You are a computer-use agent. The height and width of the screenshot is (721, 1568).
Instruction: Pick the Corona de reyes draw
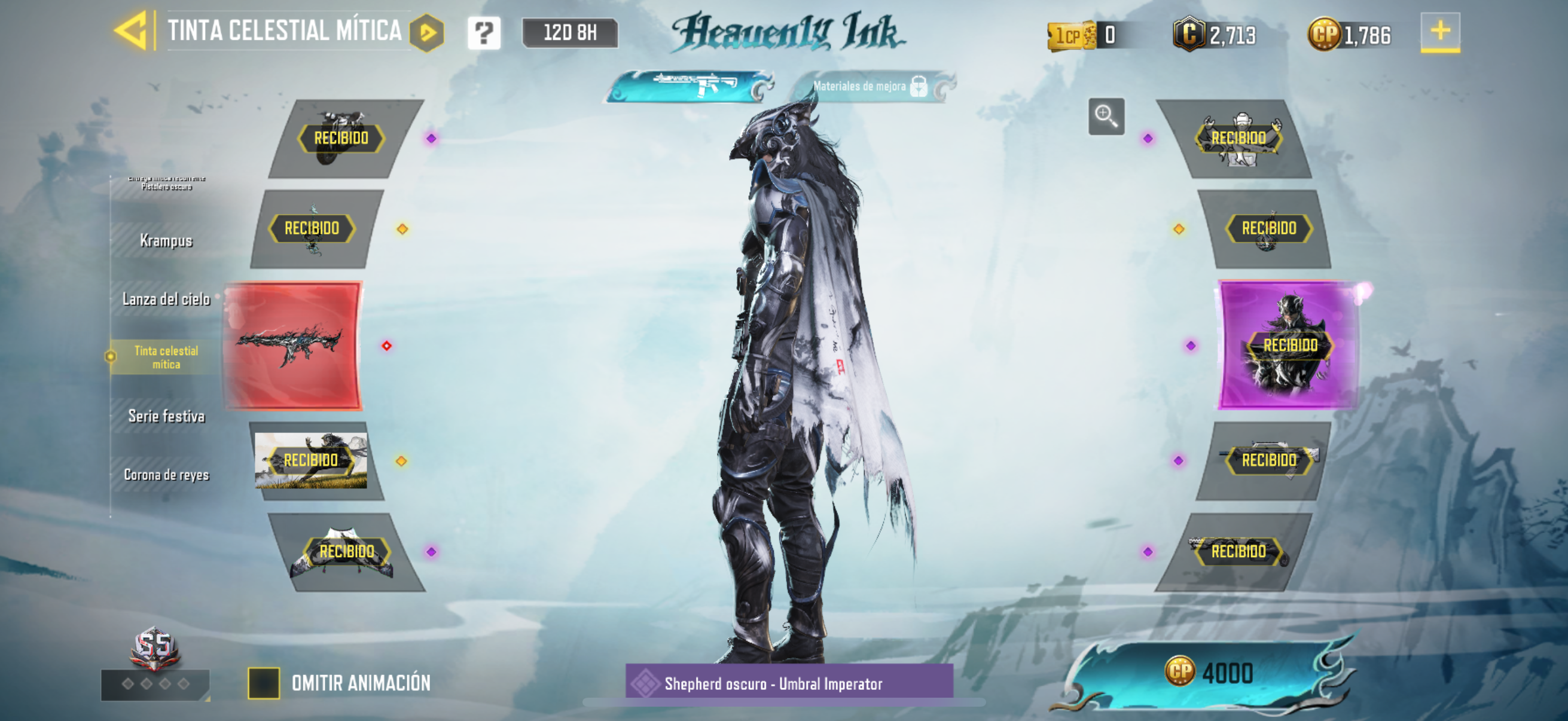point(166,475)
